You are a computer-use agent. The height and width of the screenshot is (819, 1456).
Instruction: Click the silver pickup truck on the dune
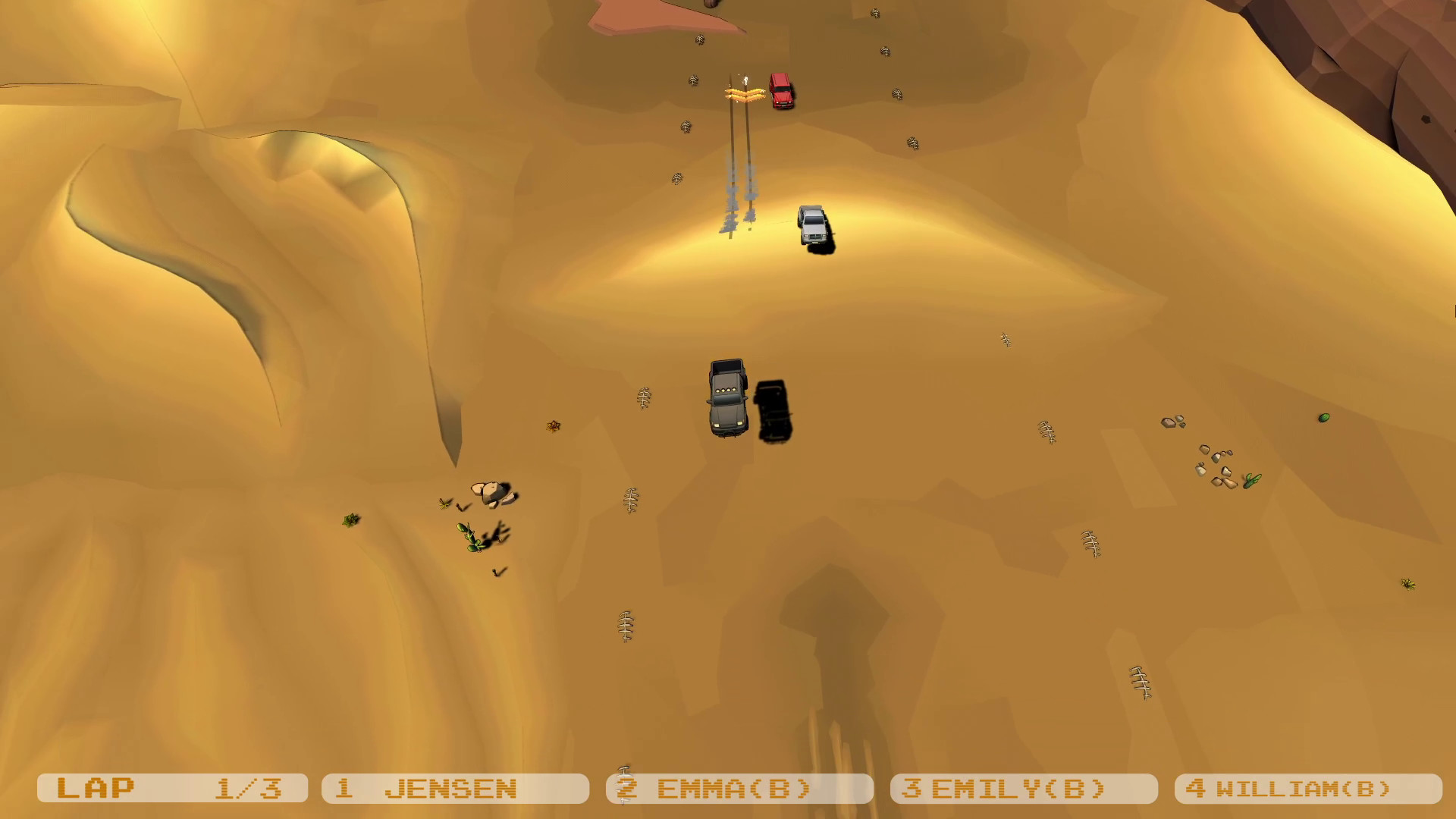(x=814, y=224)
